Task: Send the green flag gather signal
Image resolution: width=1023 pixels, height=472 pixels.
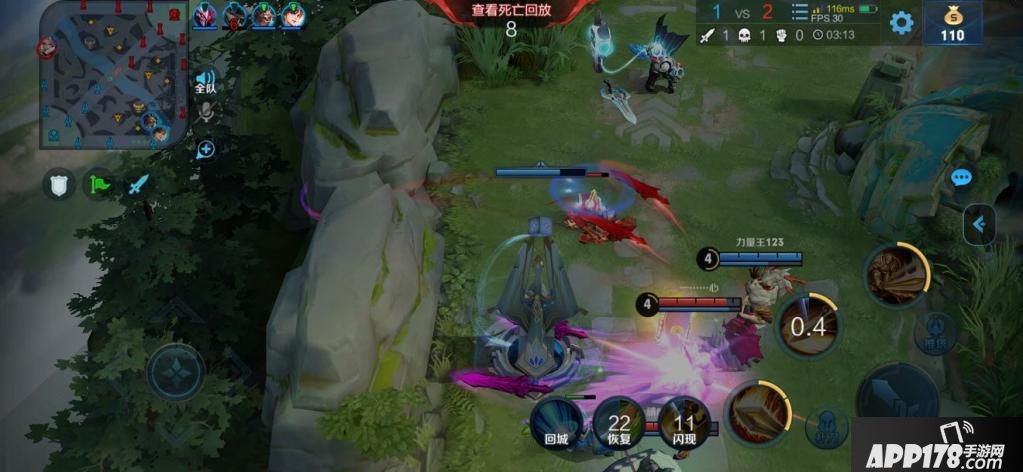Action: point(99,184)
